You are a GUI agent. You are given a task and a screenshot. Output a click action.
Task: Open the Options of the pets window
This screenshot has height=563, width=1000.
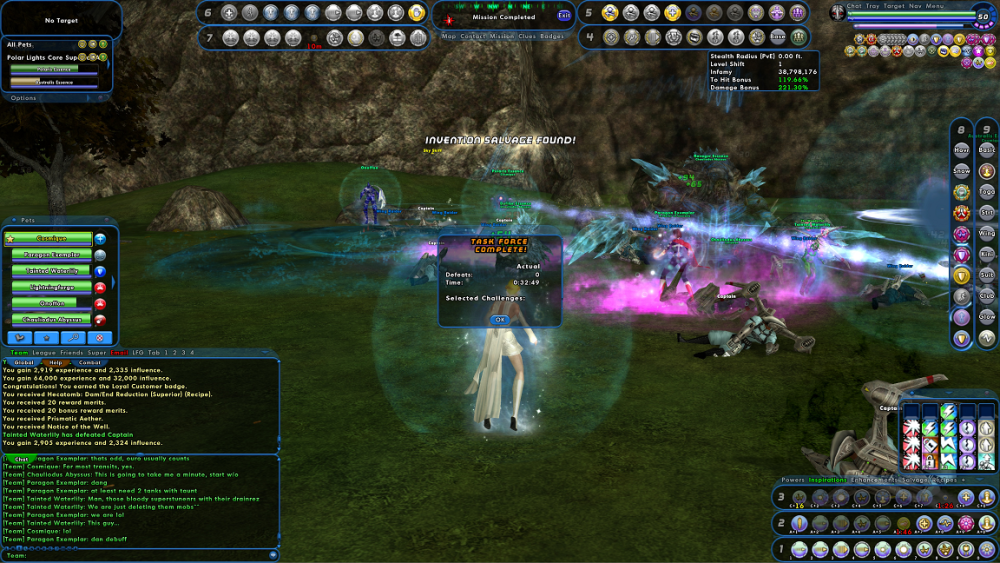(23, 98)
